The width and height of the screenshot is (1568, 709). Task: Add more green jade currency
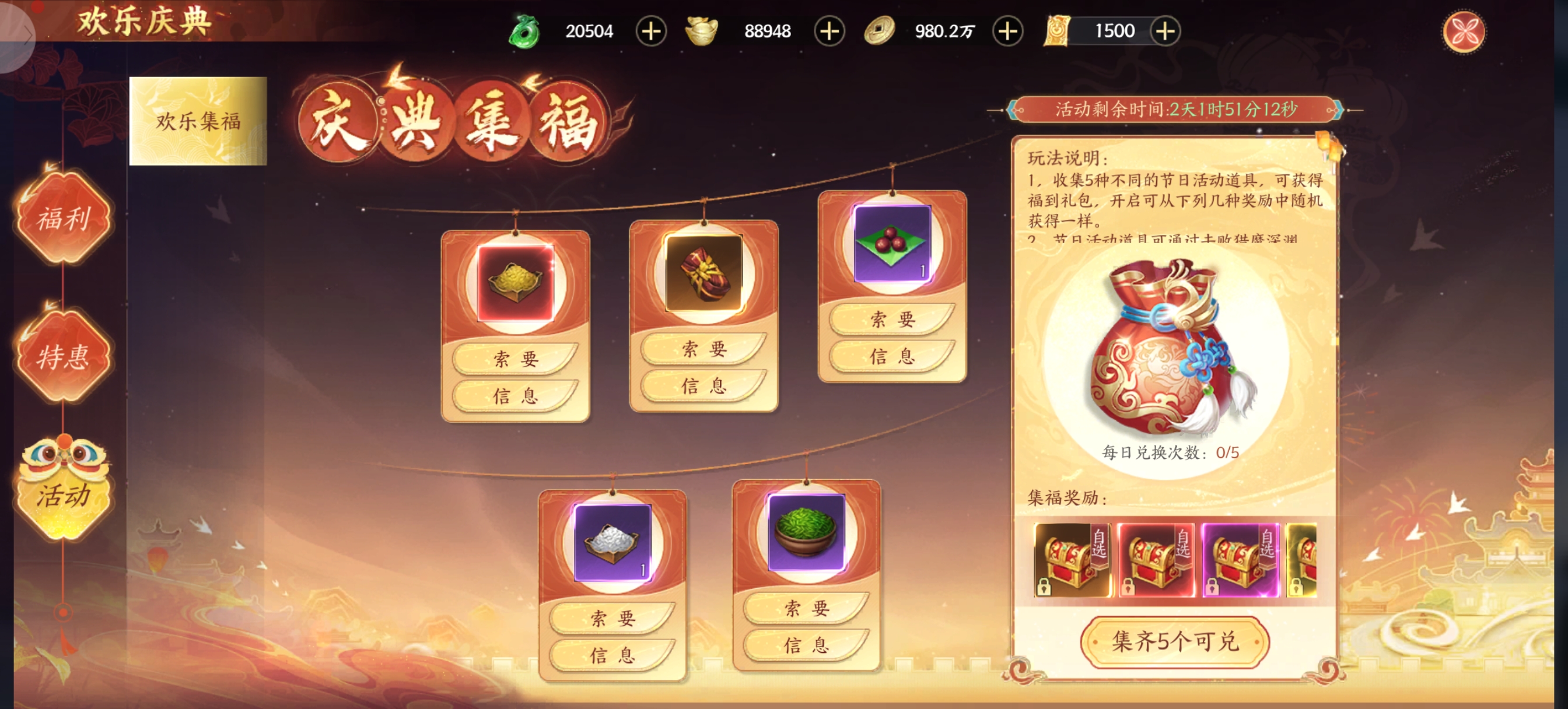point(650,31)
